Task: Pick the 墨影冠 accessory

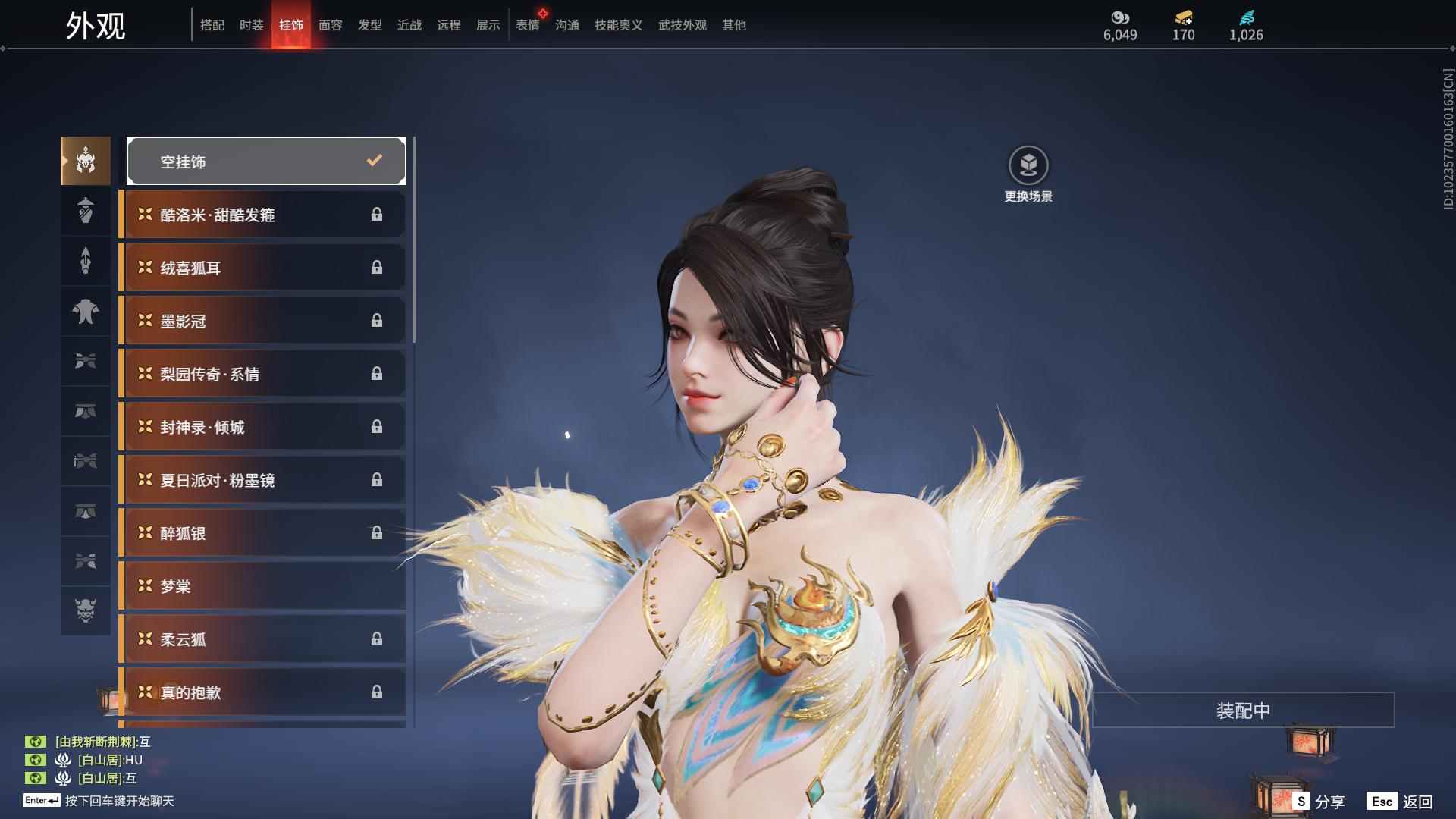Action: click(263, 321)
